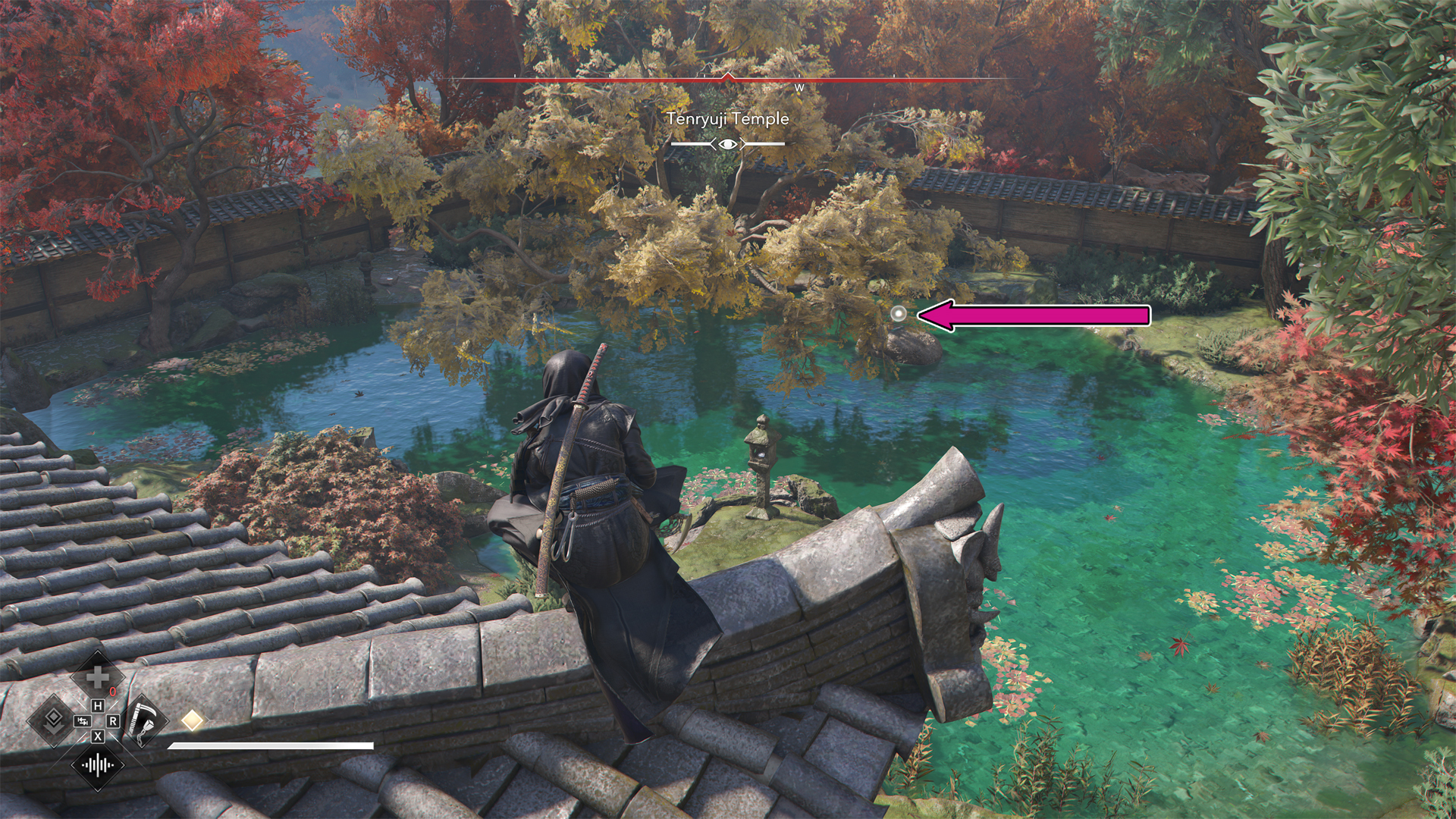Select the white circular marker dot

899,314
